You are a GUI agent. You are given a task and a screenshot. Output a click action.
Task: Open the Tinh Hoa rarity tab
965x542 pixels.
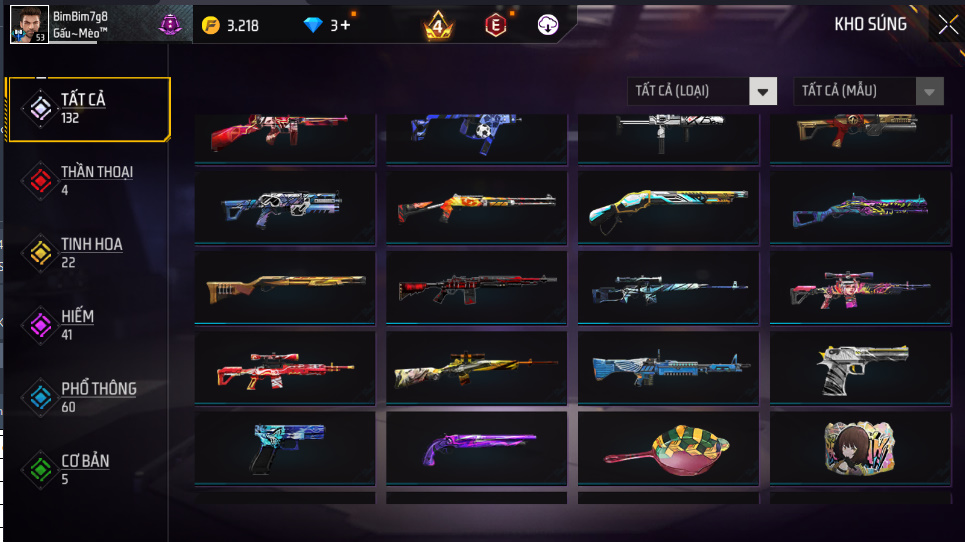click(88, 251)
